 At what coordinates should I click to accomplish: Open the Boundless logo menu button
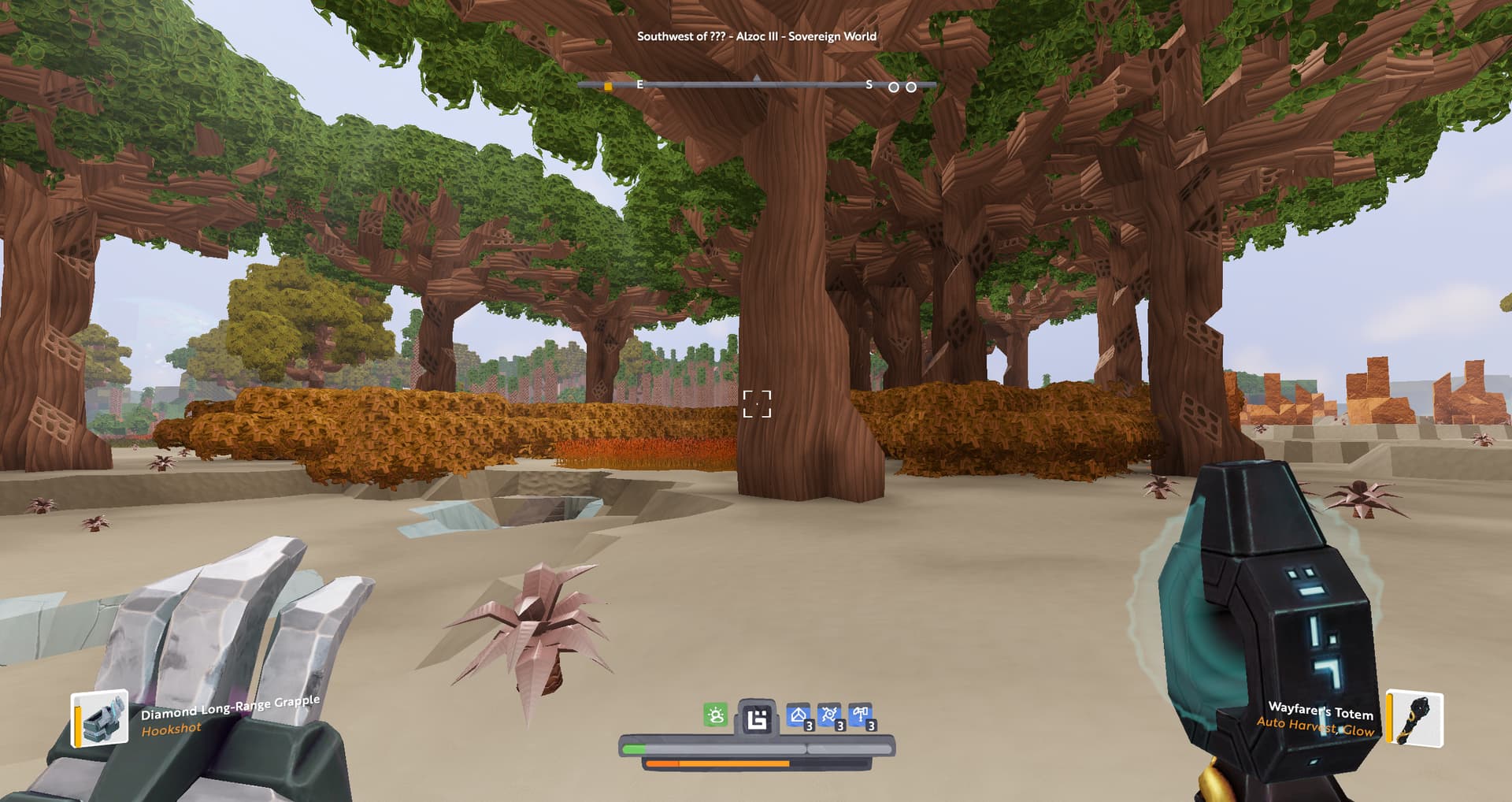[756, 718]
